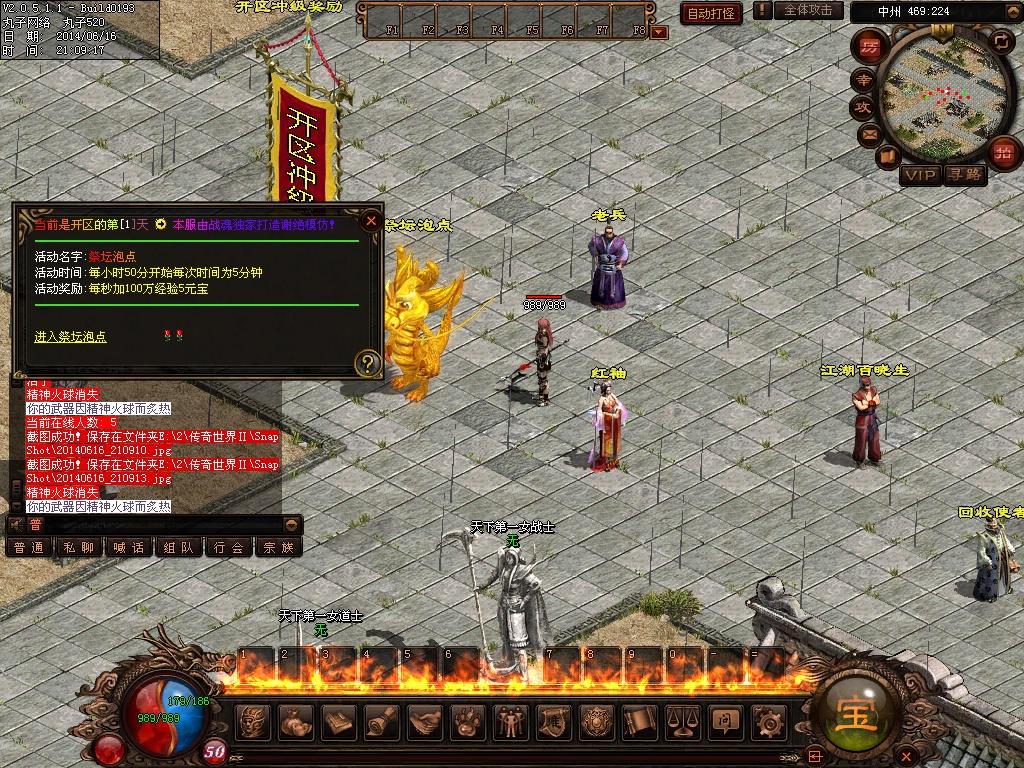
Task: Open the mail envelope icon
Action: (x=869, y=133)
